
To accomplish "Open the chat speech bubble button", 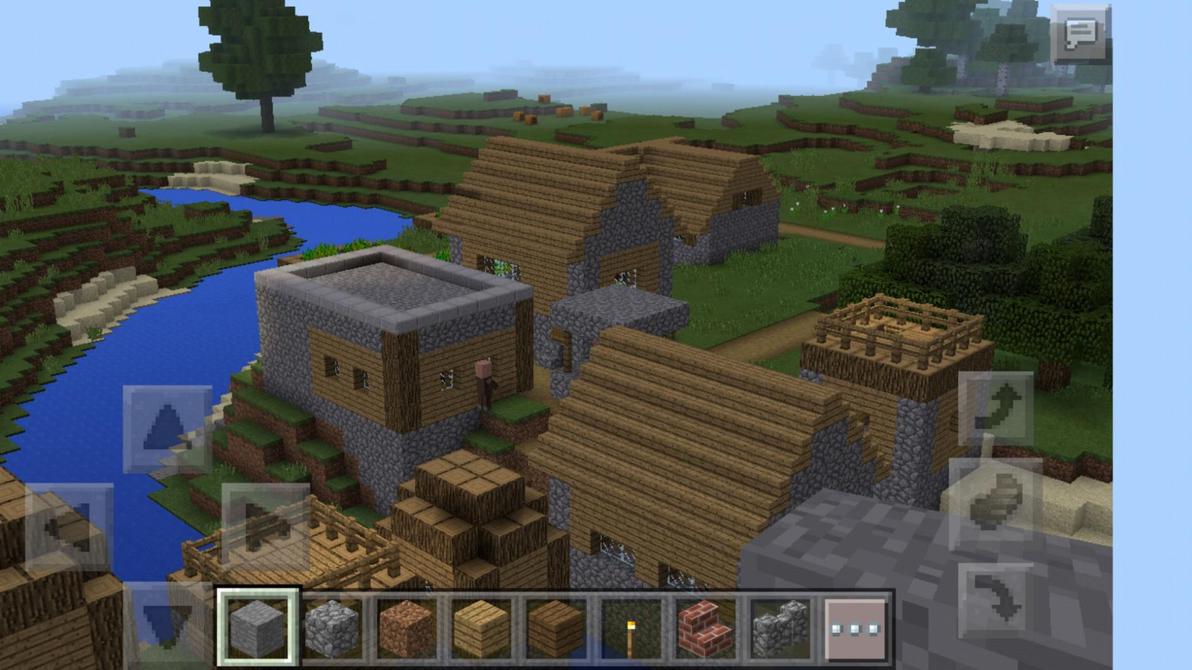I will pyautogui.click(x=1080, y=35).
